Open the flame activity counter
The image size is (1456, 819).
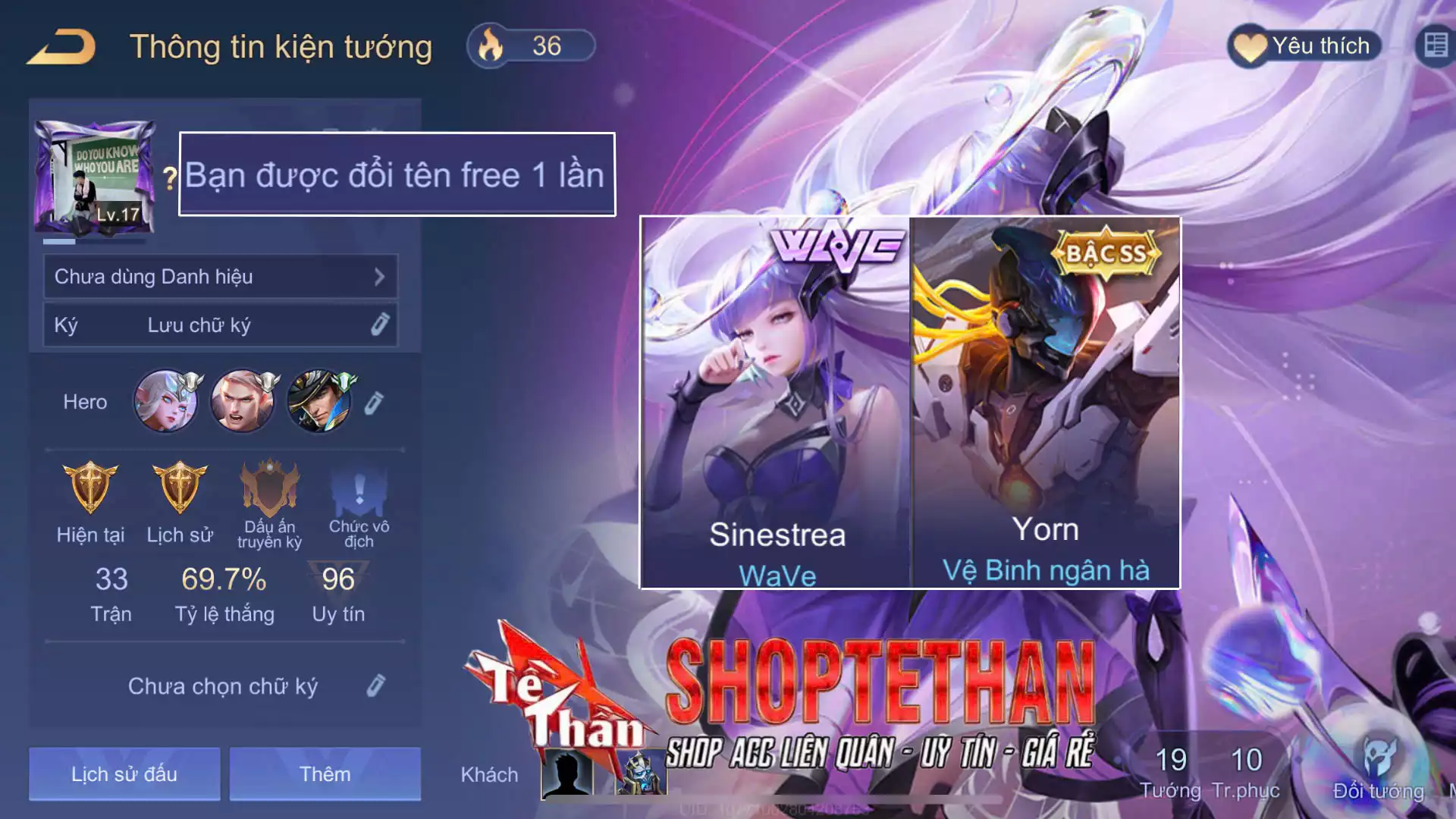pyautogui.click(x=531, y=46)
